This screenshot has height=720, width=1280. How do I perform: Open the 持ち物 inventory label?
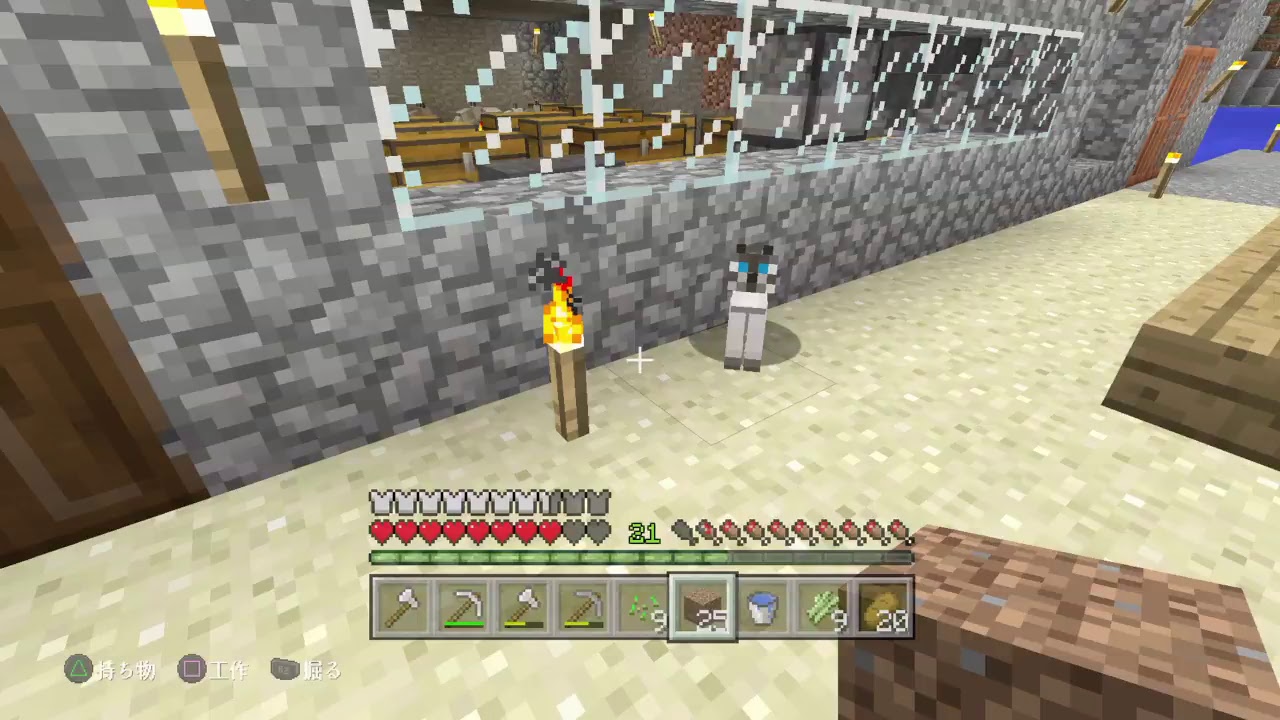pyautogui.click(x=125, y=671)
